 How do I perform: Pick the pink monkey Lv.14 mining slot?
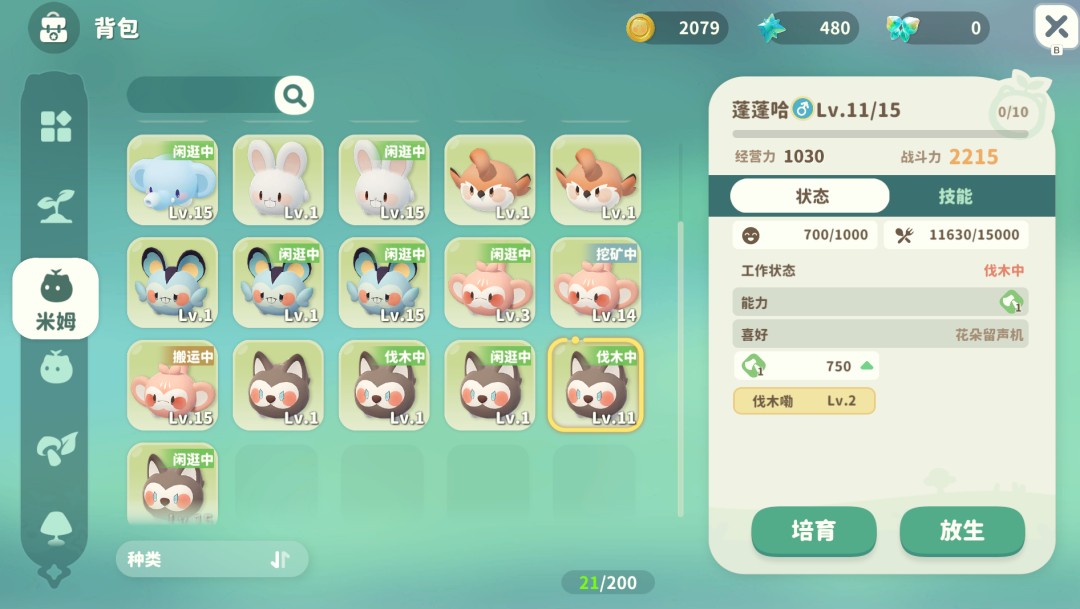coord(596,283)
